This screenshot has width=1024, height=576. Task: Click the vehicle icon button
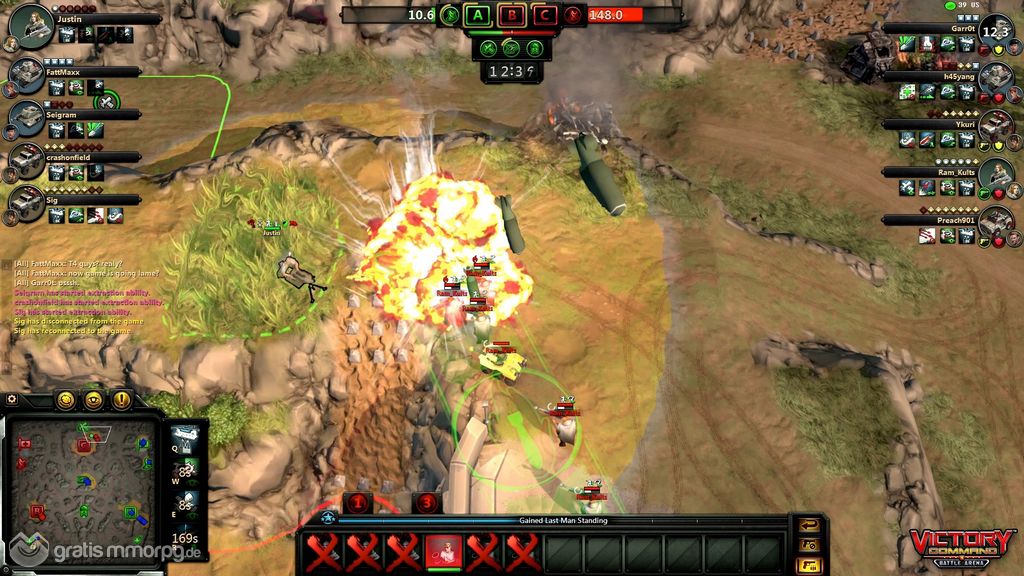[806, 545]
